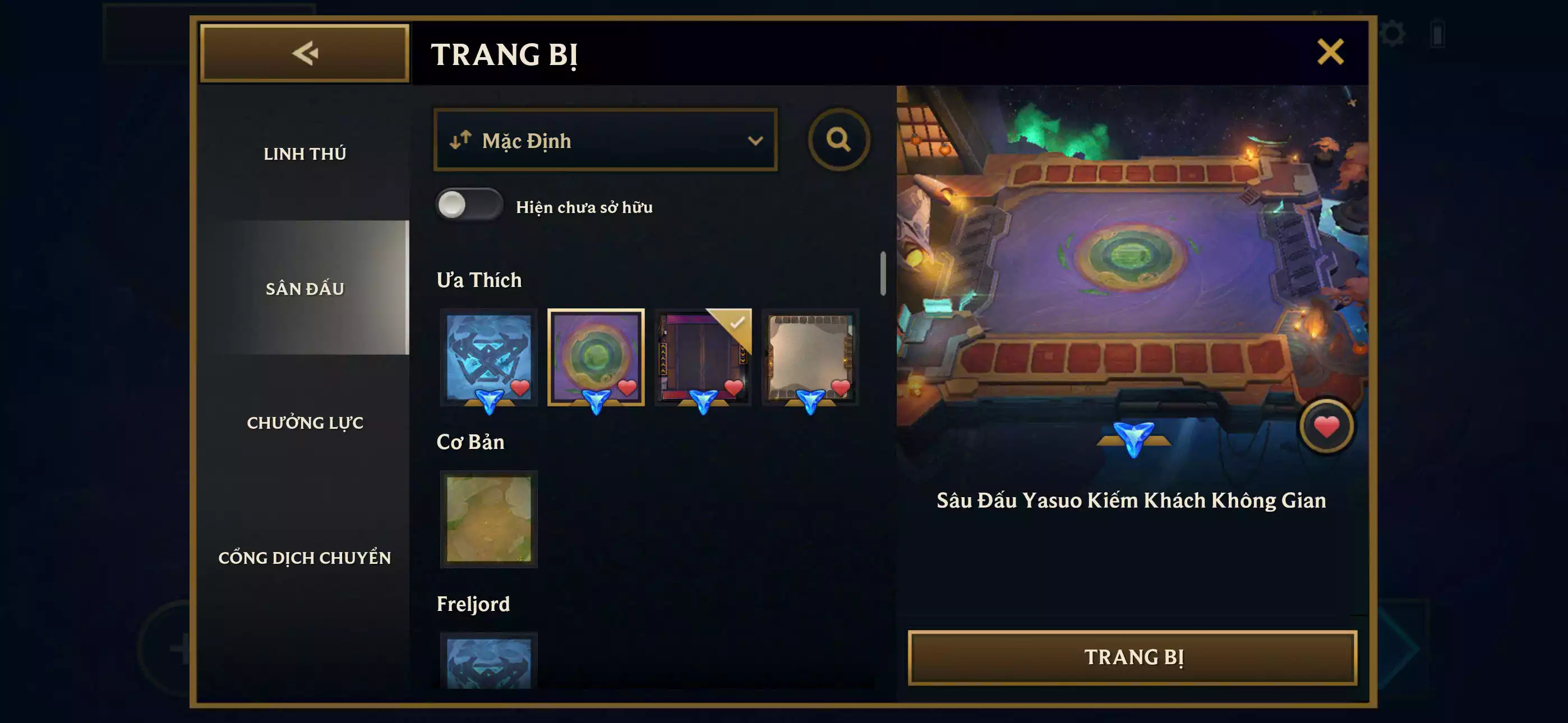Expand the sort options via the chevron

pos(757,140)
